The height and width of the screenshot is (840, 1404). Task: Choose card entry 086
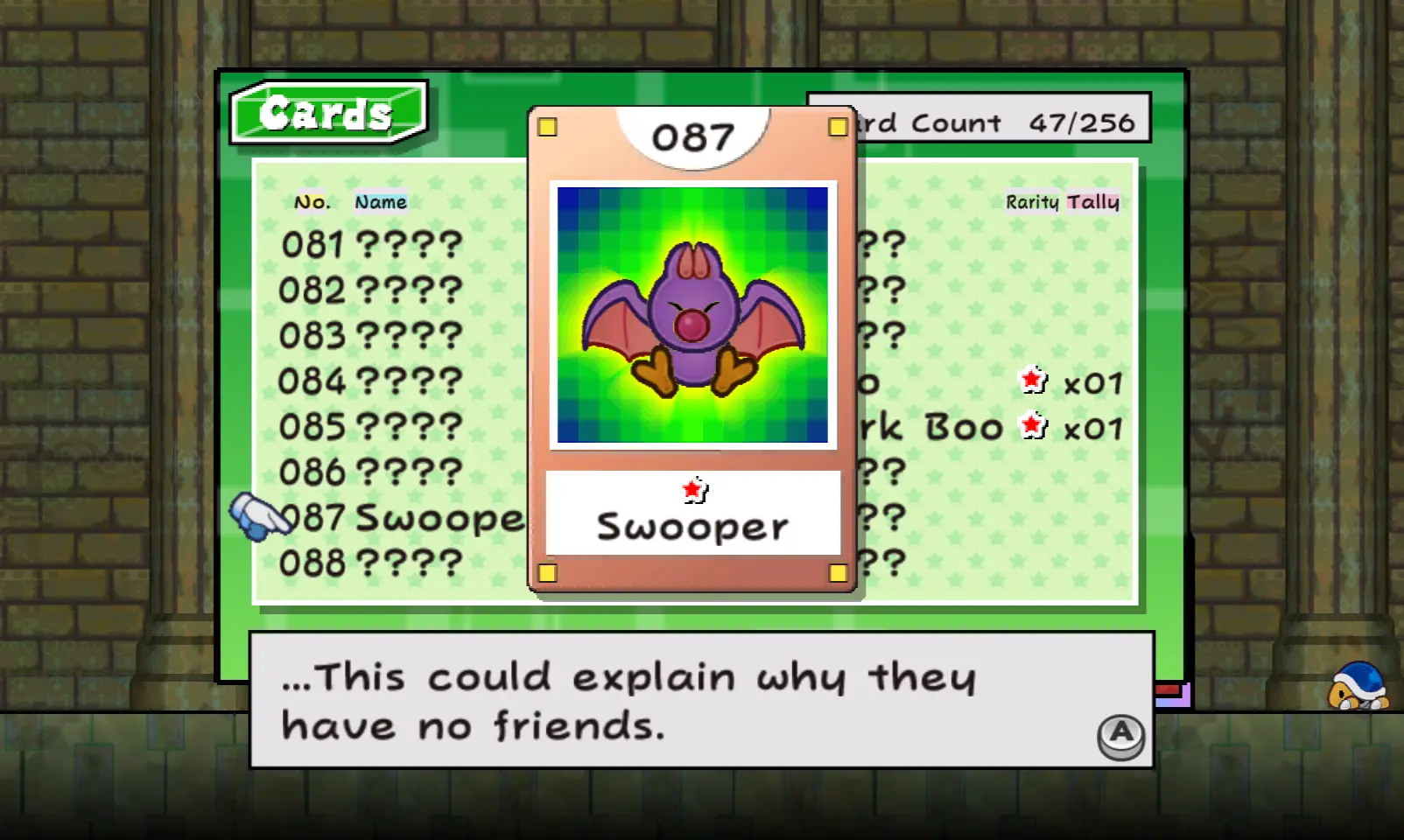tap(371, 472)
